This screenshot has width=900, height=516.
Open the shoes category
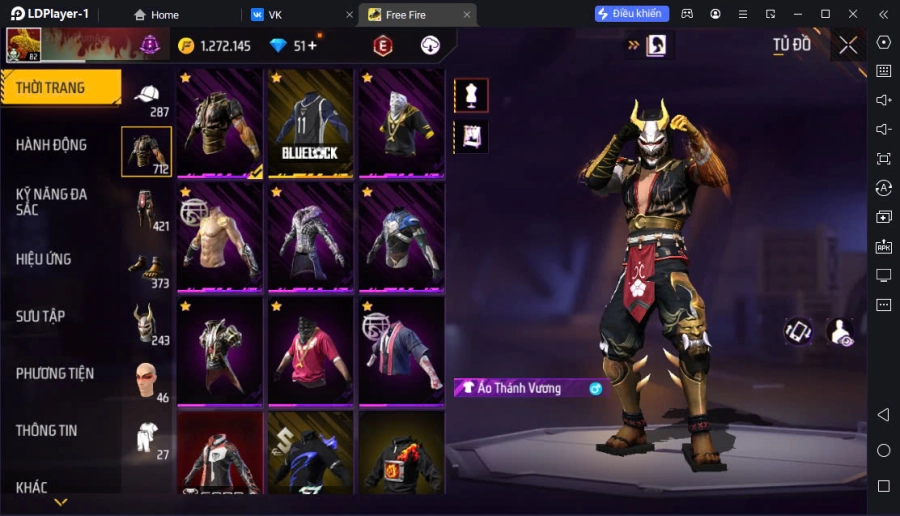click(146, 265)
